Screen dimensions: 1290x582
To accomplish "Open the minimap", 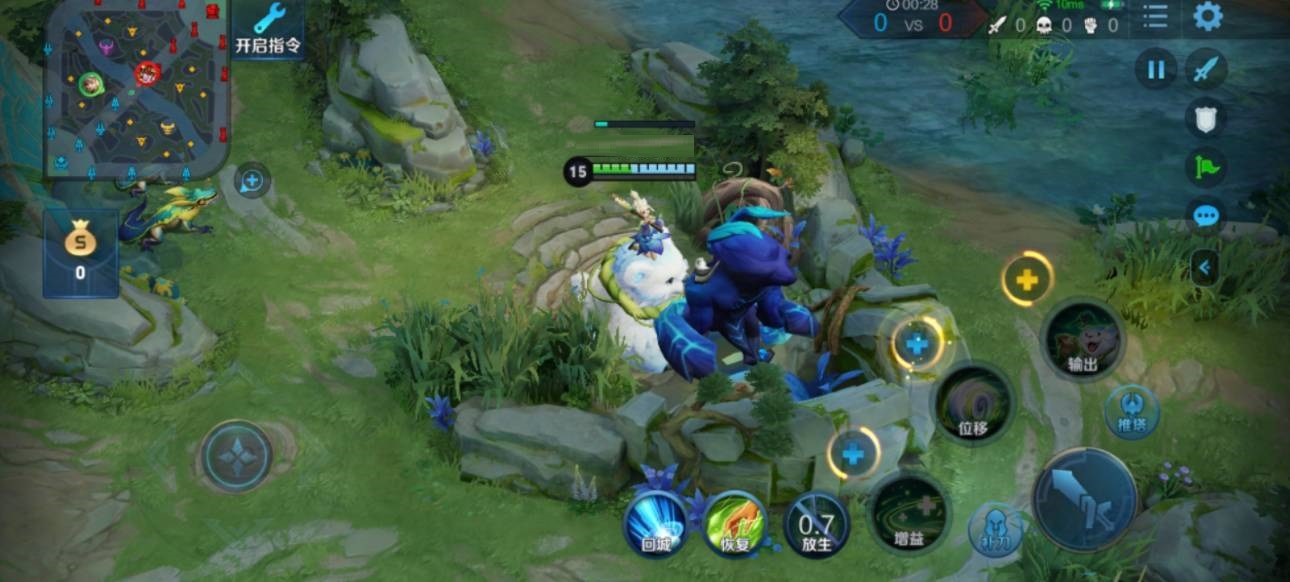I will [x=137, y=88].
